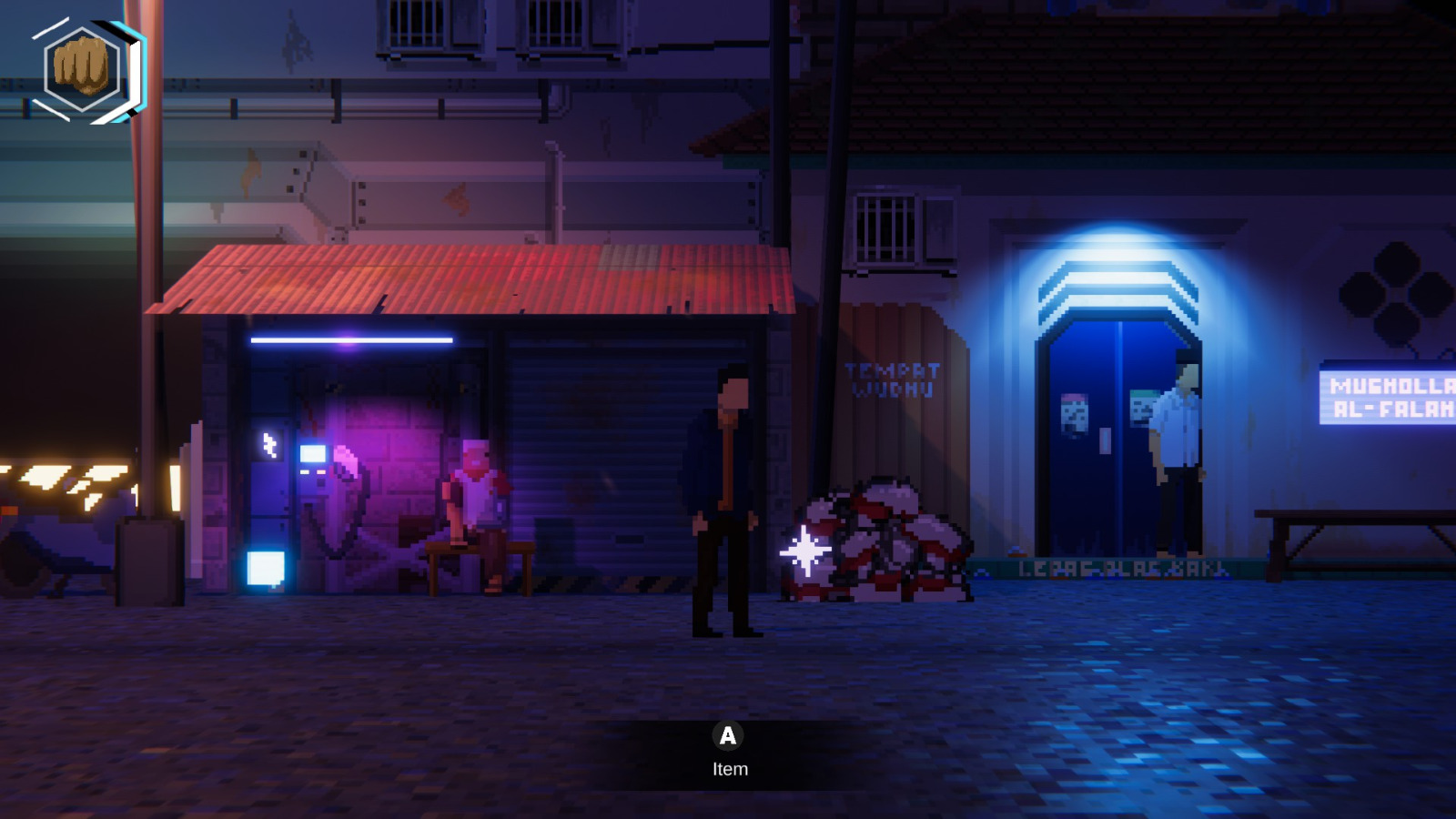Click the pink poster on the door
1456x819 pixels.
pos(1074,414)
